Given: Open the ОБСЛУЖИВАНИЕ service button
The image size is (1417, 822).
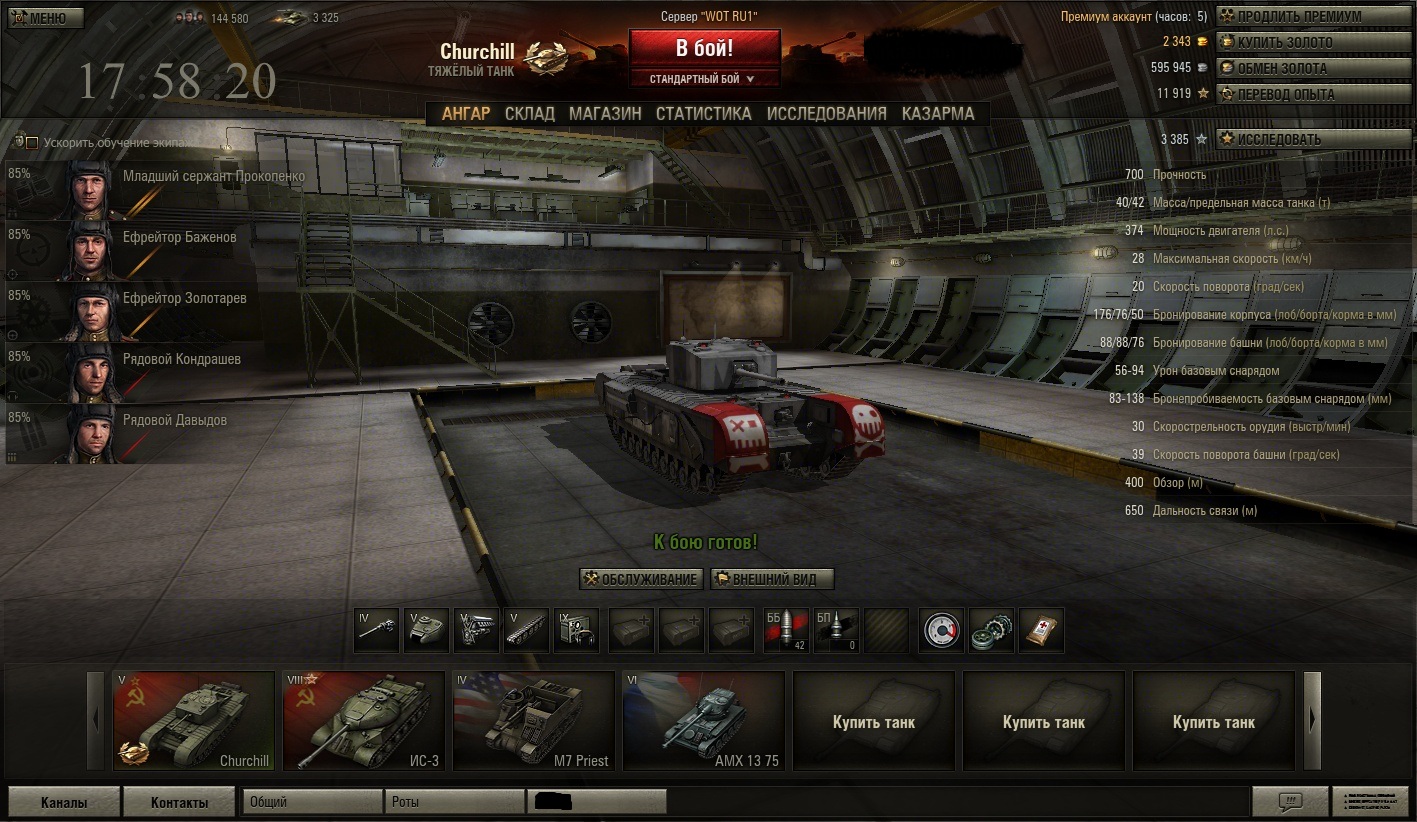Looking at the screenshot, I should pyautogui.click(x=641, y=579).
